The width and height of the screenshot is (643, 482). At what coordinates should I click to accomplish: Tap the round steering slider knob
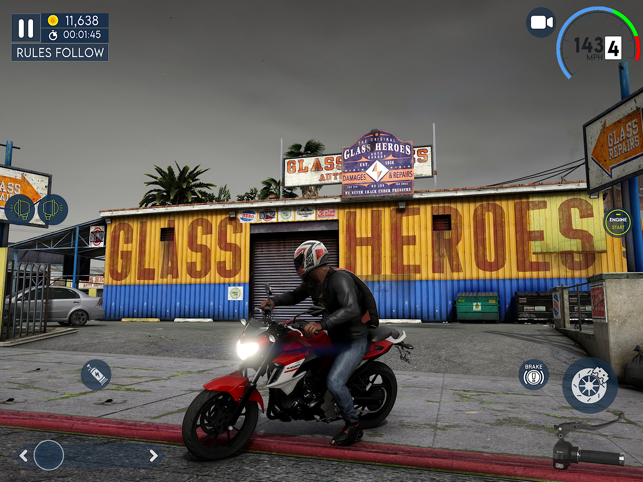[49, 456]
